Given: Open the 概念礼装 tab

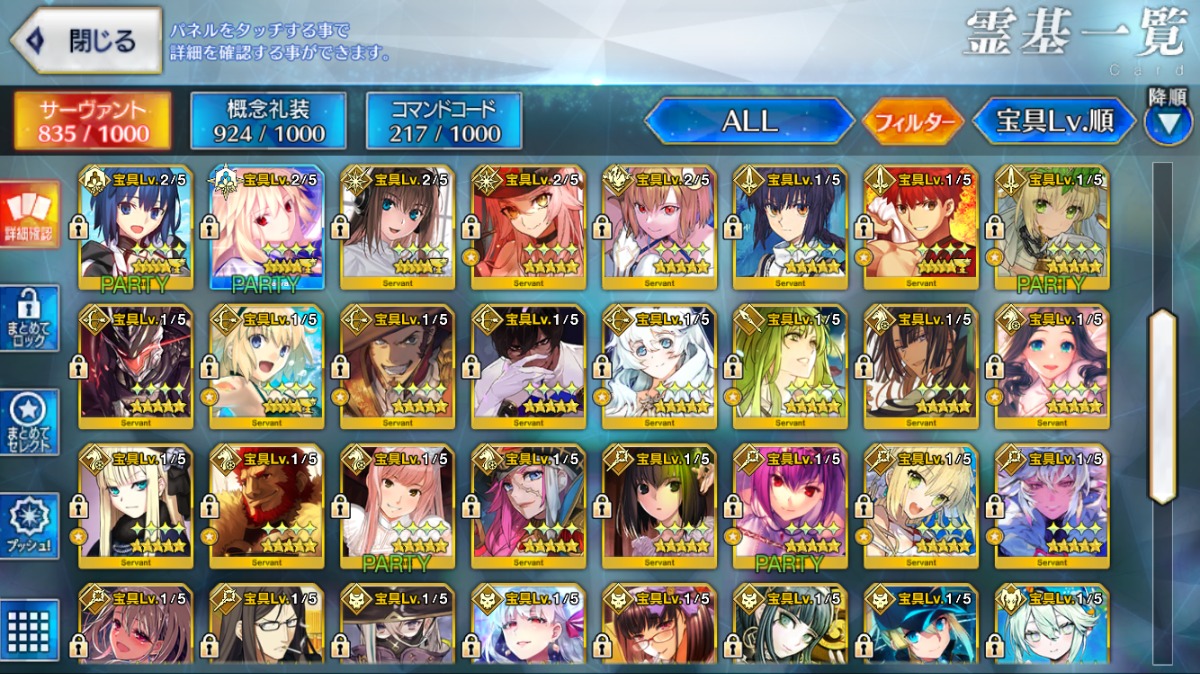Looking at the screenshot, I should click(x=269, y=121).
